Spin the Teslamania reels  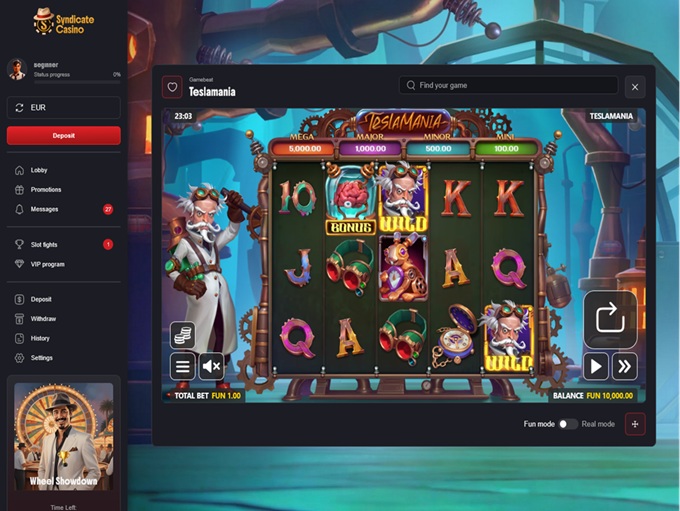(x=610, y=320)
